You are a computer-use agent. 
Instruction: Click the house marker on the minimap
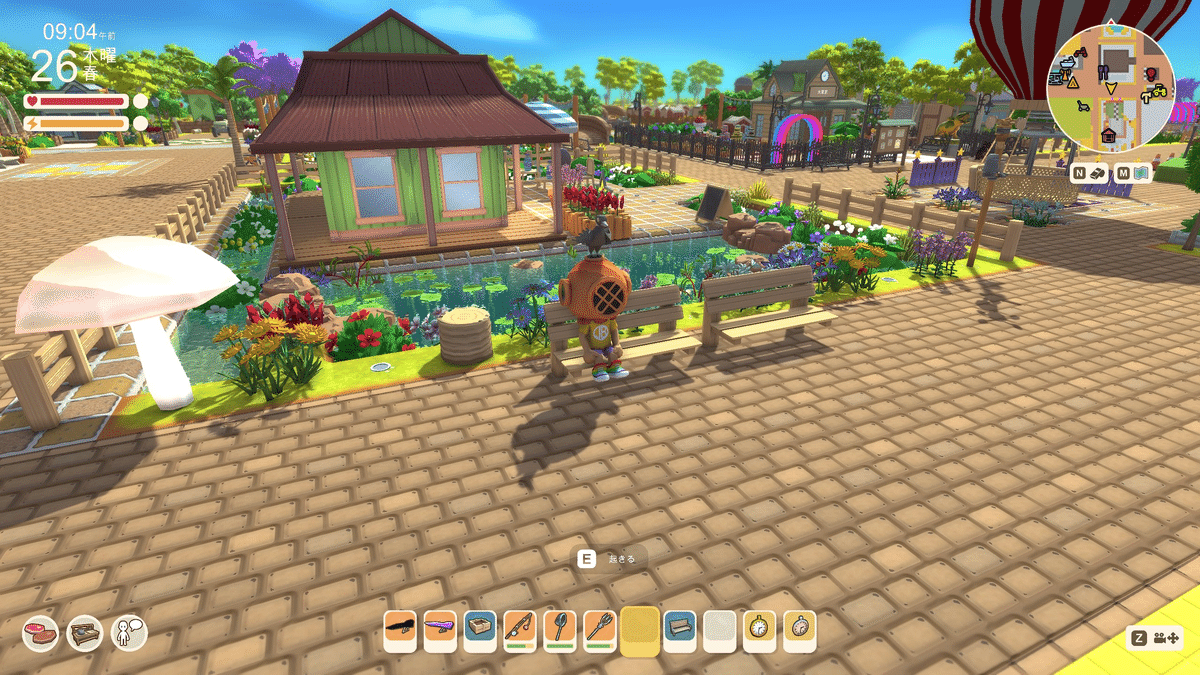1108,135
